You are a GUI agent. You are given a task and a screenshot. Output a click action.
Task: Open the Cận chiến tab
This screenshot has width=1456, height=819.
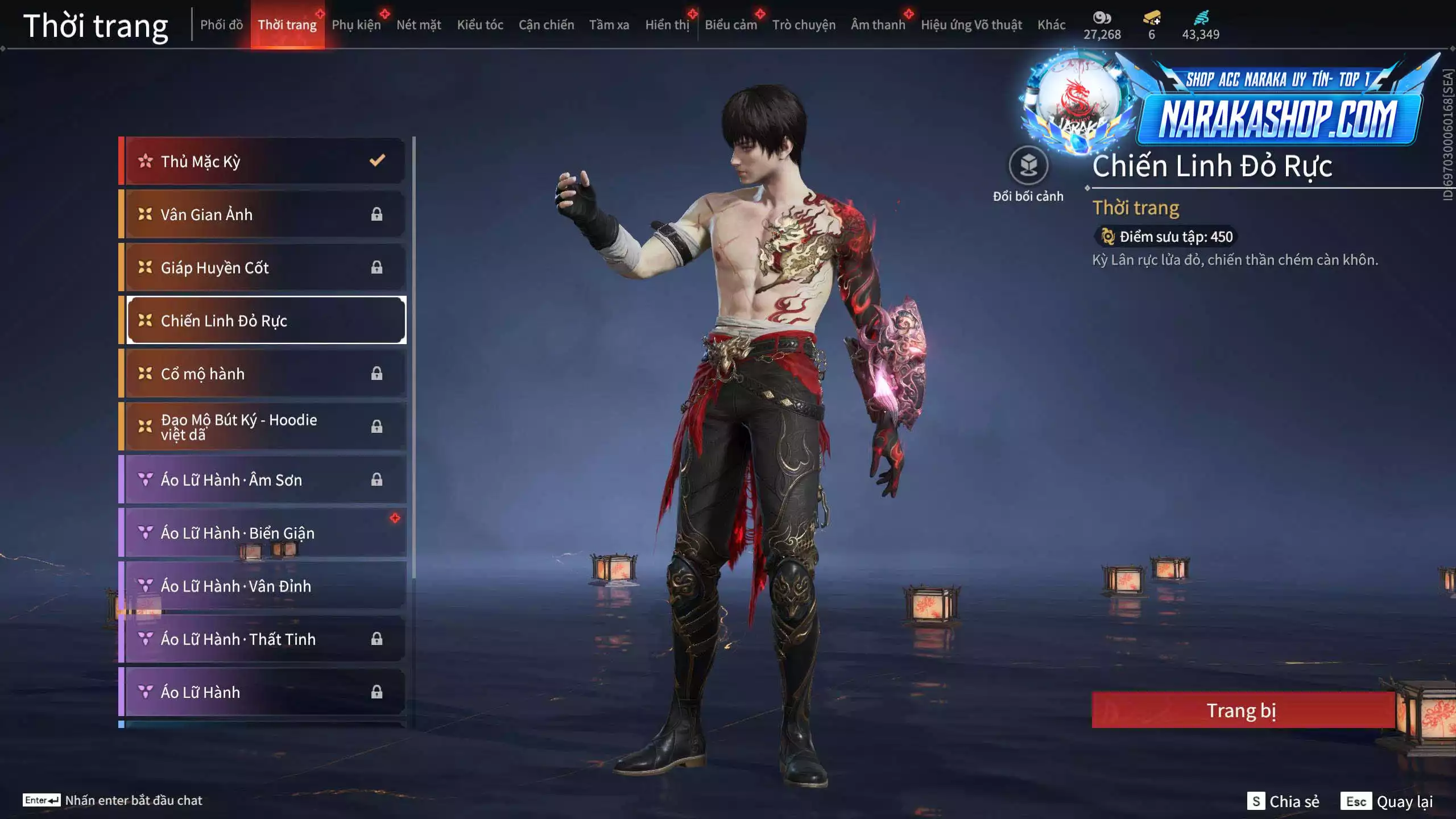pyautogui.click(x=546, y=25)
